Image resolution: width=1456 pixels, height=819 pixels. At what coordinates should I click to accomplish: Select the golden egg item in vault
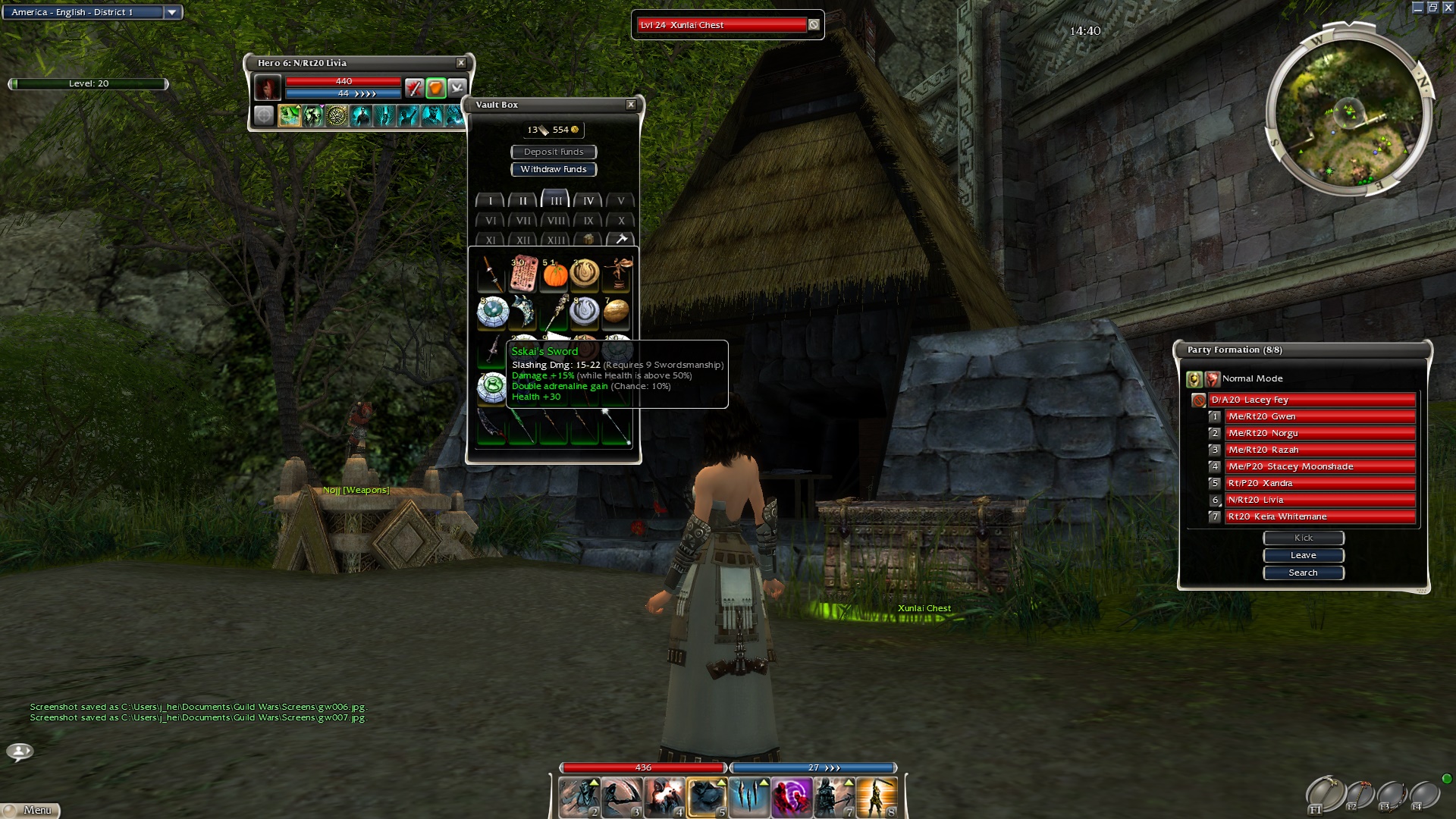click(x=616, y=311)
